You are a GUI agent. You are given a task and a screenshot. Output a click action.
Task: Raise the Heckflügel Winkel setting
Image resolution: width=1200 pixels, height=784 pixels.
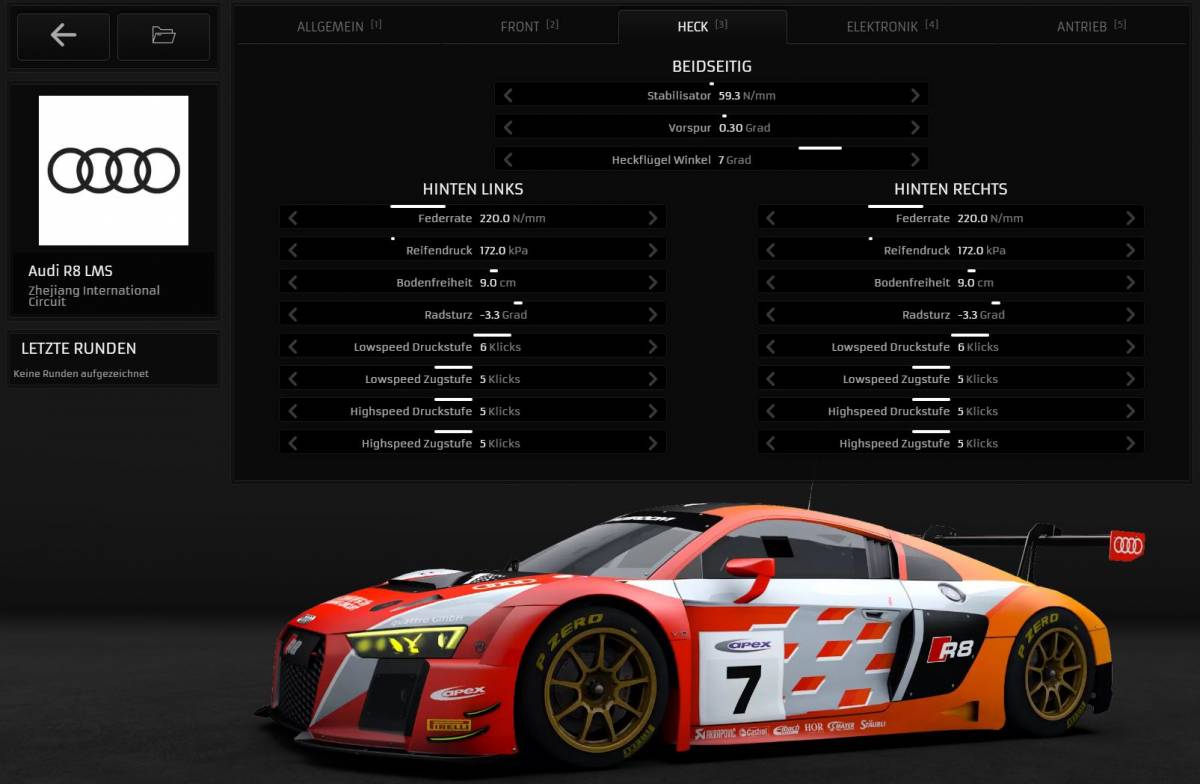pyautogui.click(x=915, y=160)
